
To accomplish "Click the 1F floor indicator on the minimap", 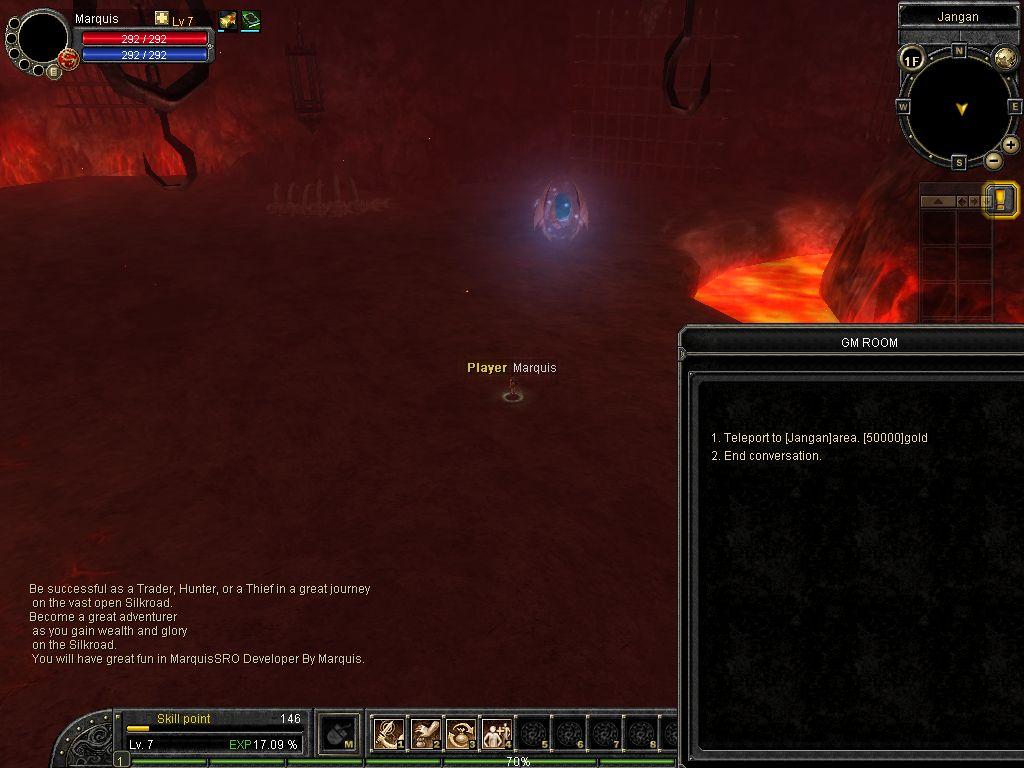I will tap(911, 60).
